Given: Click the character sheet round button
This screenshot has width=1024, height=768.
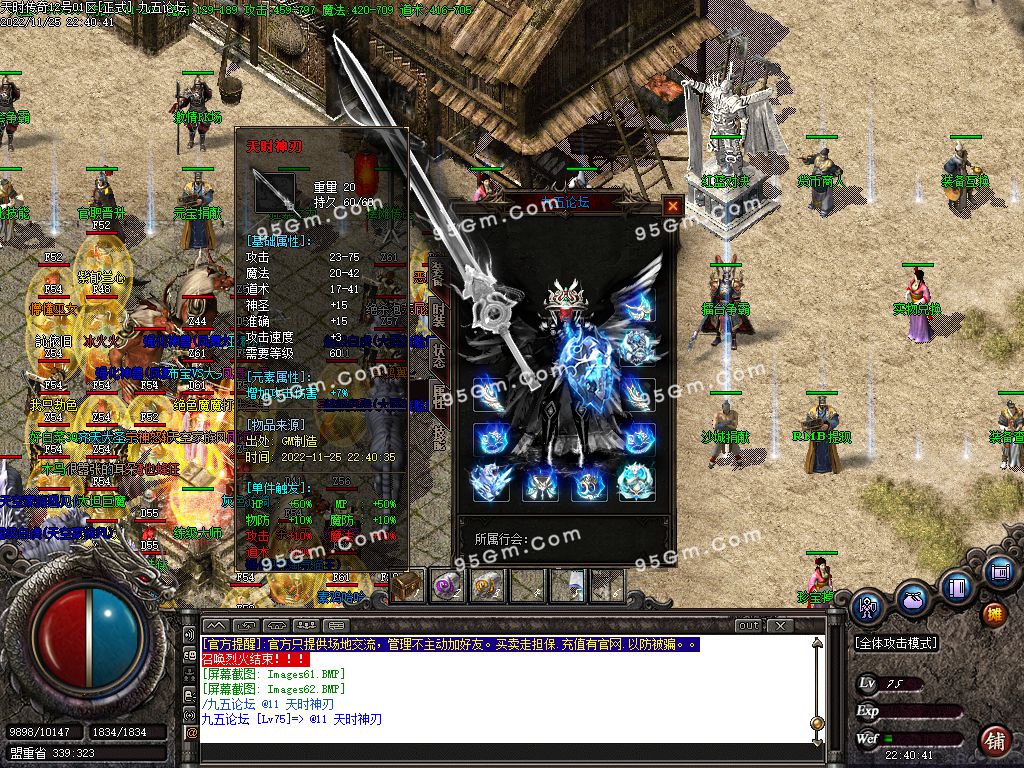Looking at the screenshot, I should [868, 606].
